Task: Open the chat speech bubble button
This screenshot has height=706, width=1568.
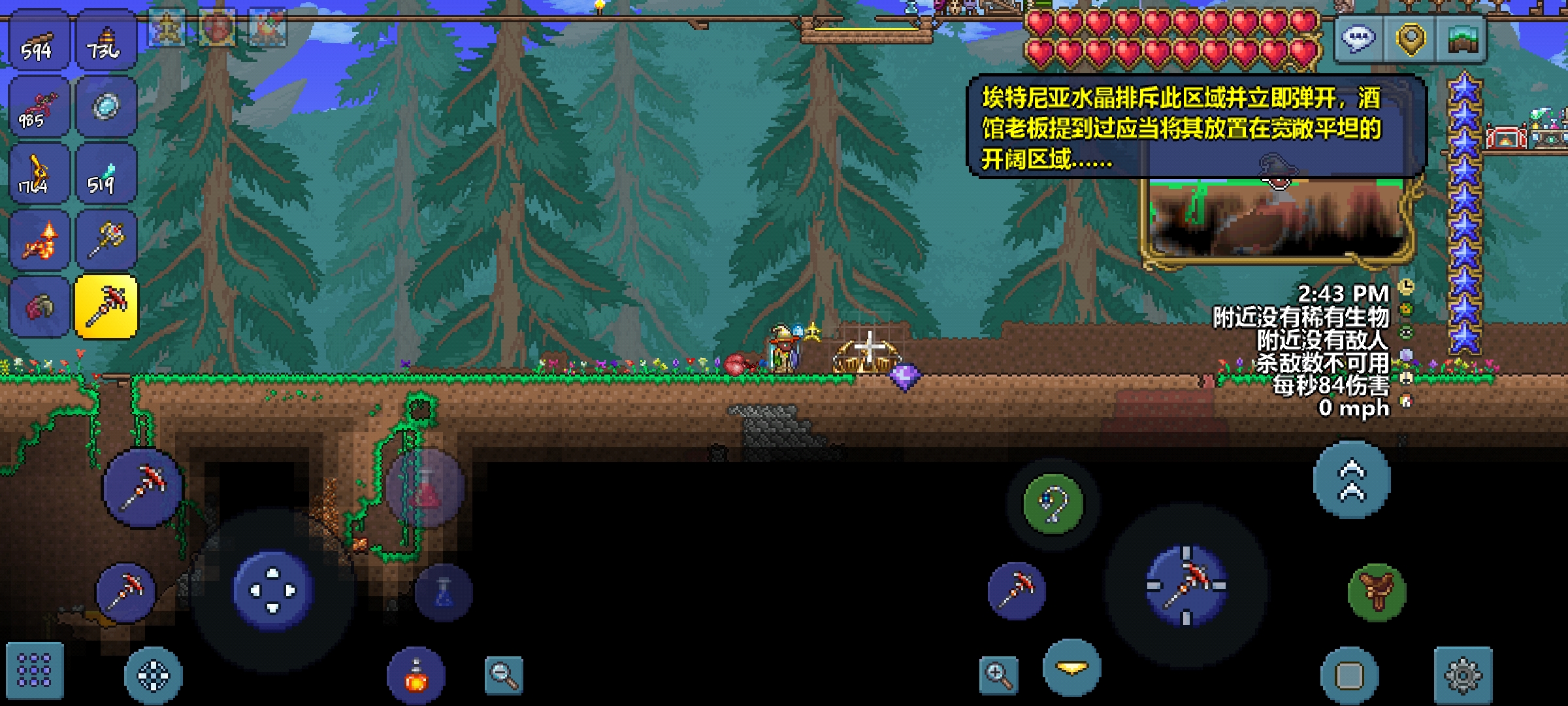Action: [1359, 41]
